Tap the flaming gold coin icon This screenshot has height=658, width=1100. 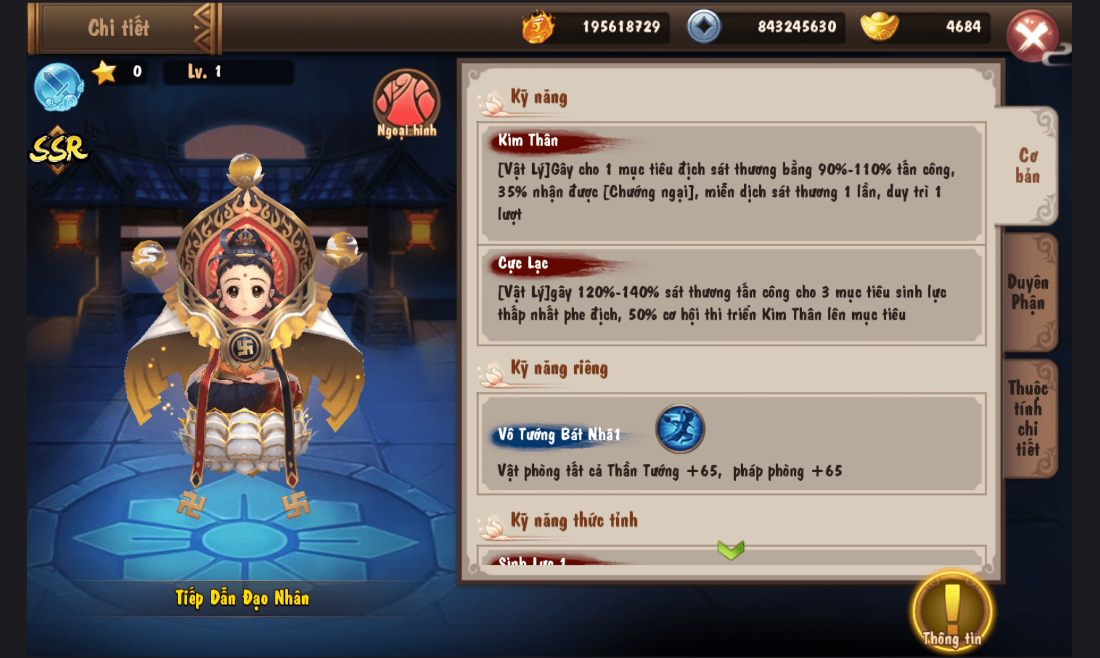coord(538,26)
